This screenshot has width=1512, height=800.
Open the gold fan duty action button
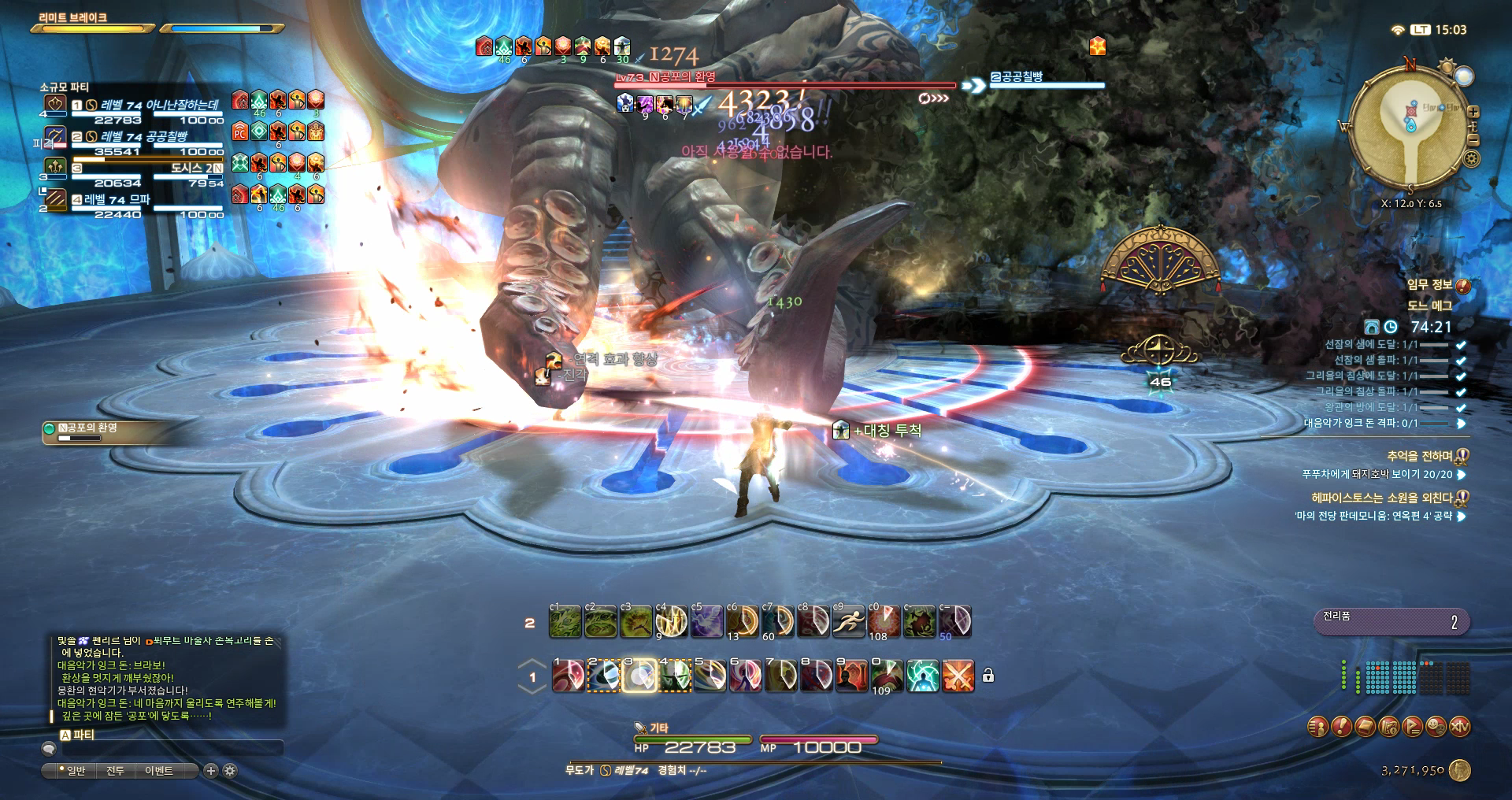(x=1158, y=261)
